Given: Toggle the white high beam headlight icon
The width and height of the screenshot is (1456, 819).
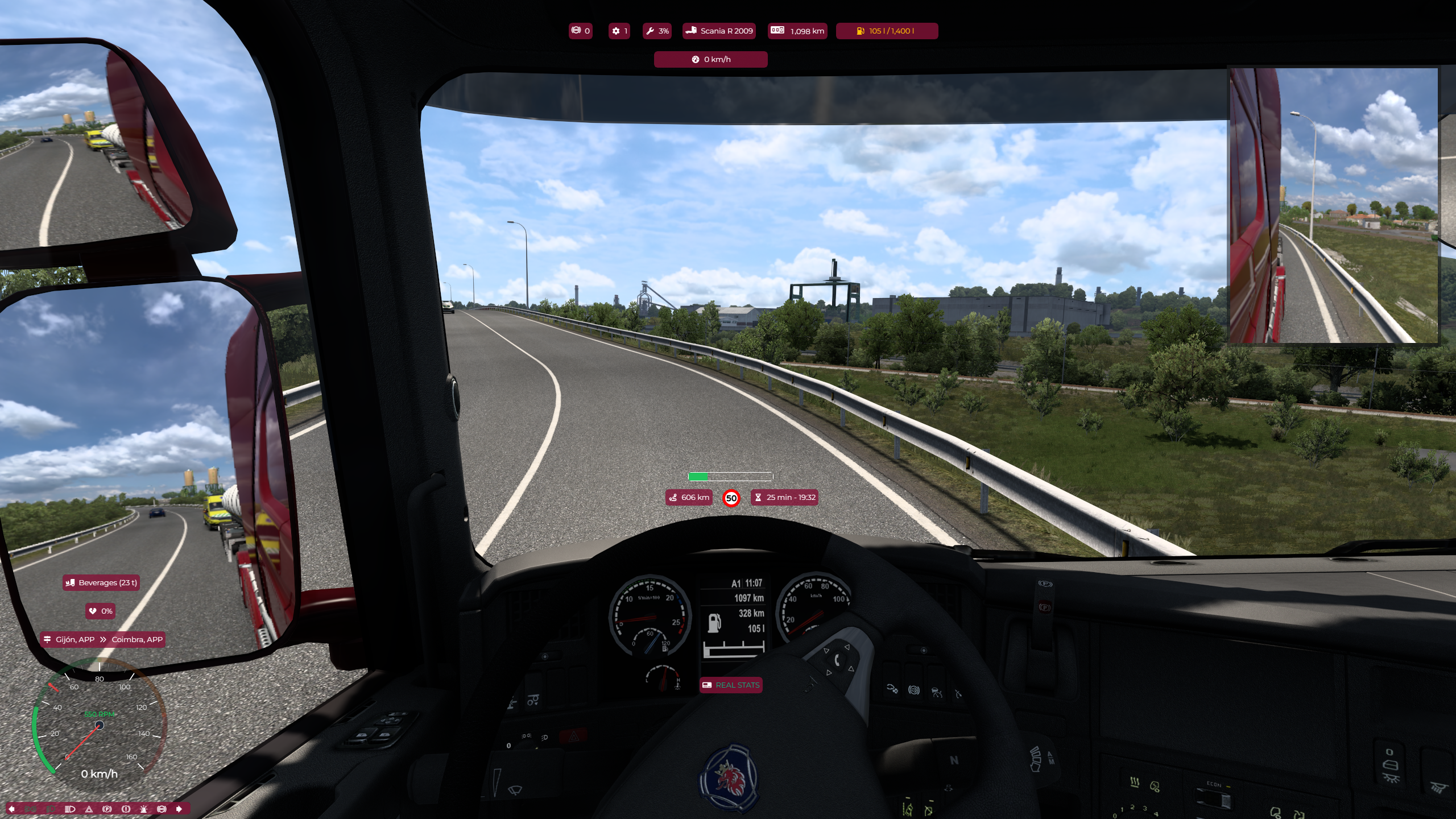Looking at the screenshot, I should (70, 809).
